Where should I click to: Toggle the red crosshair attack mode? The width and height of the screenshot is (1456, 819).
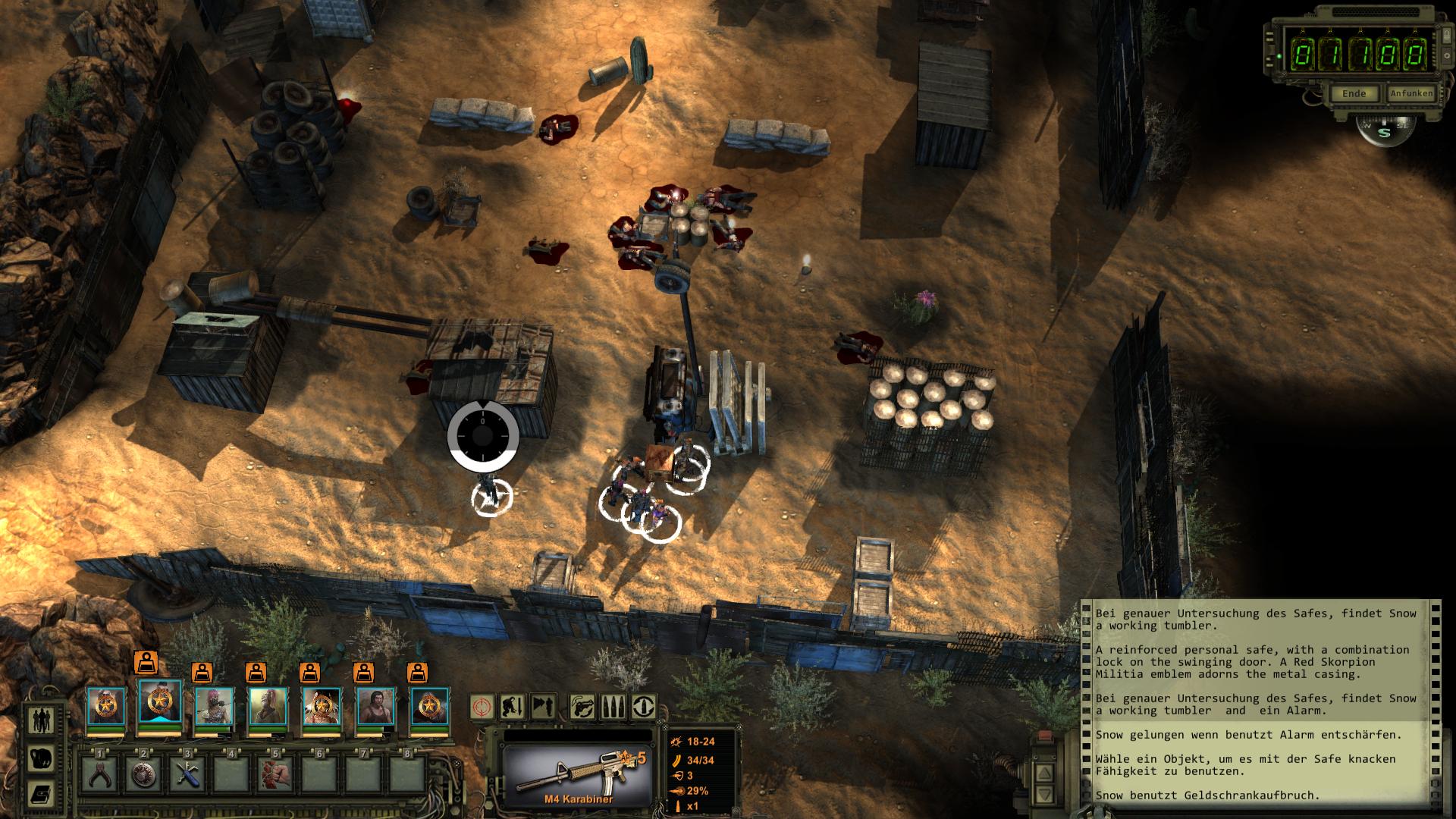[x=482, y=707]
